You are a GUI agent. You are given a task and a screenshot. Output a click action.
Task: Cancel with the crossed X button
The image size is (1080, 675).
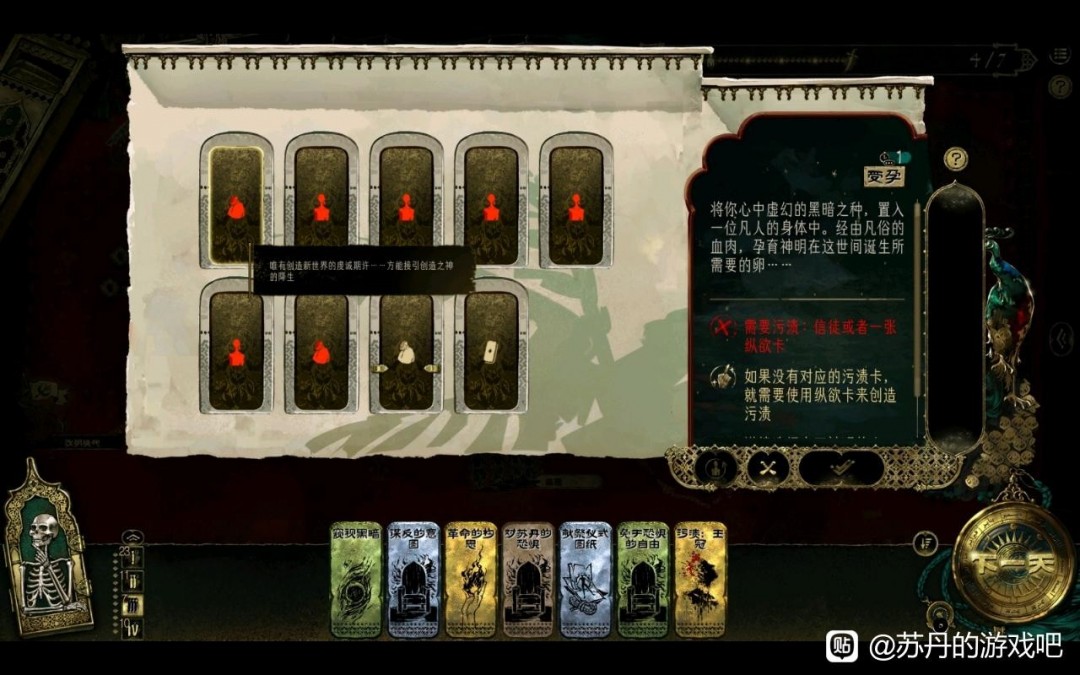click(767, 467)
